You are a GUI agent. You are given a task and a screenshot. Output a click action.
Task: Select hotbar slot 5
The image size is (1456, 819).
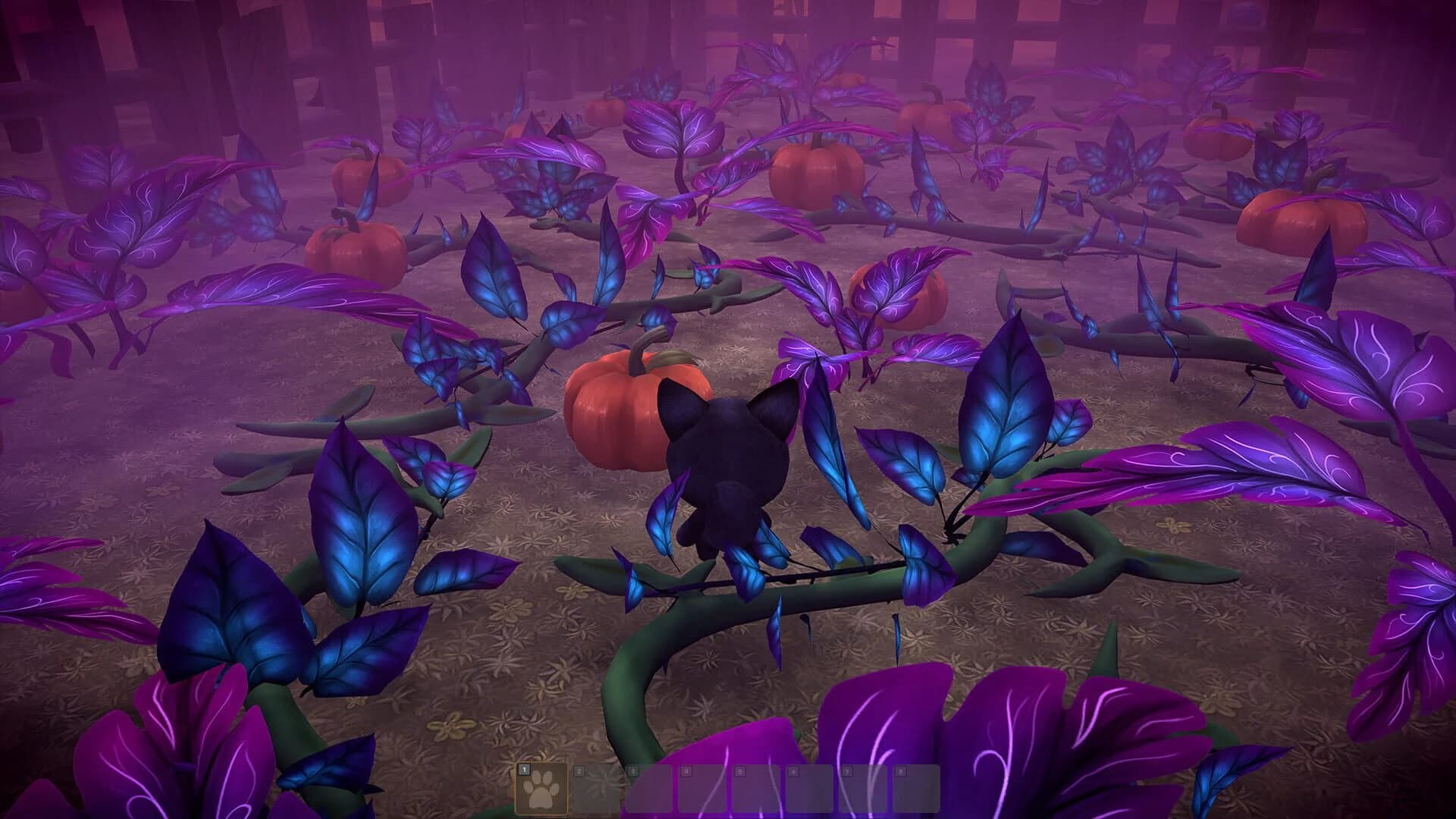(x=756, y=789)
